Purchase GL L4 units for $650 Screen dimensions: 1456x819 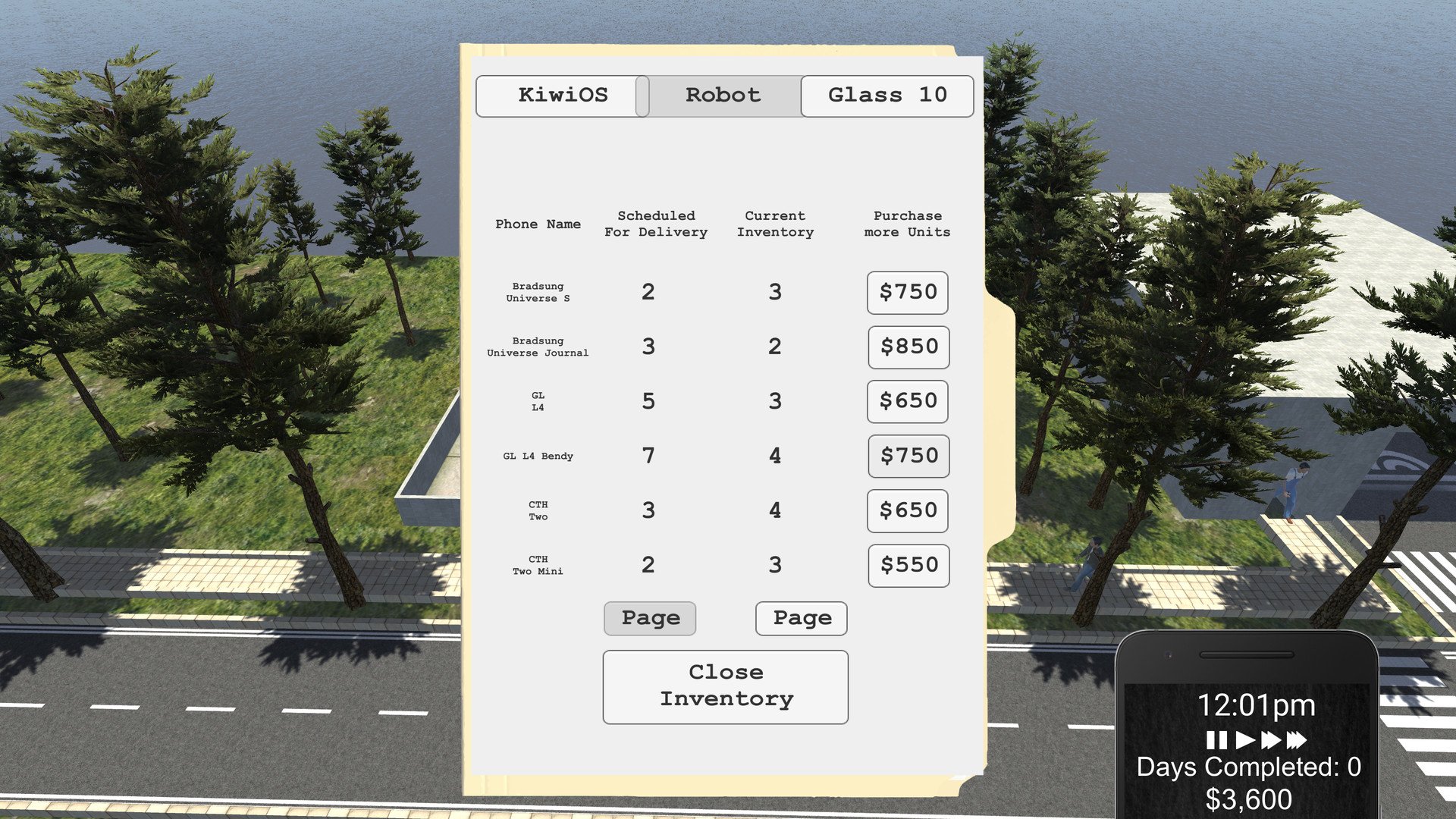tap(908, 402)
